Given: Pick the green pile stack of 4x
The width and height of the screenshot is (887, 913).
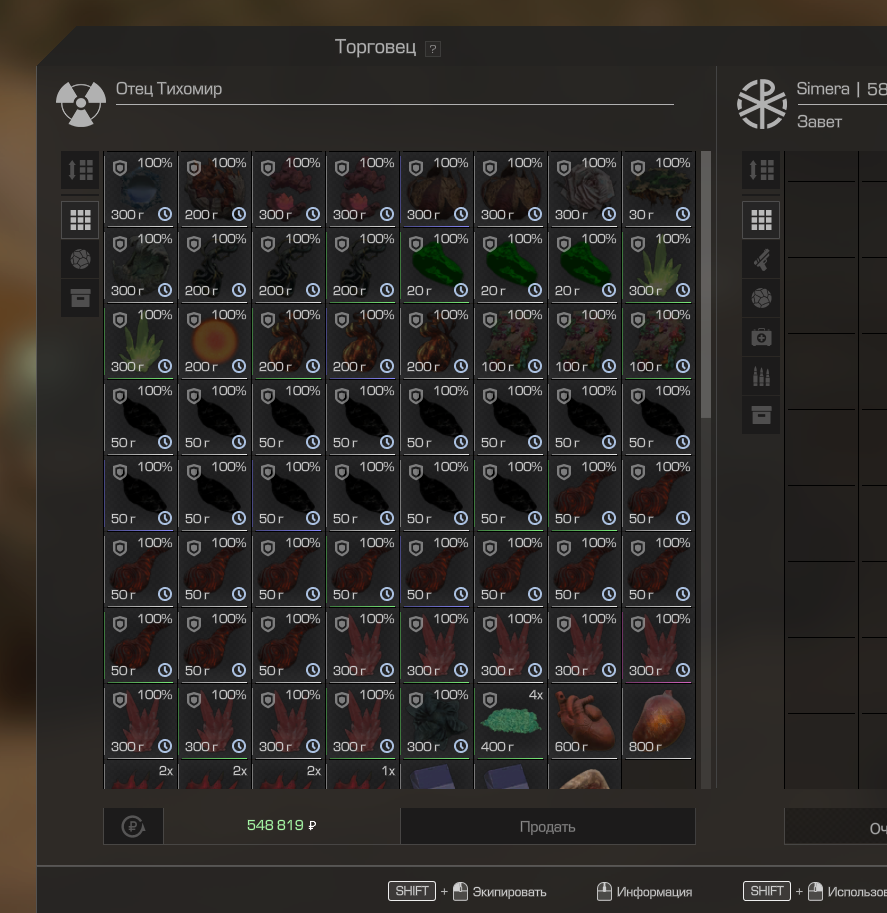Looking at the screenshot, I should pos(510,721).
